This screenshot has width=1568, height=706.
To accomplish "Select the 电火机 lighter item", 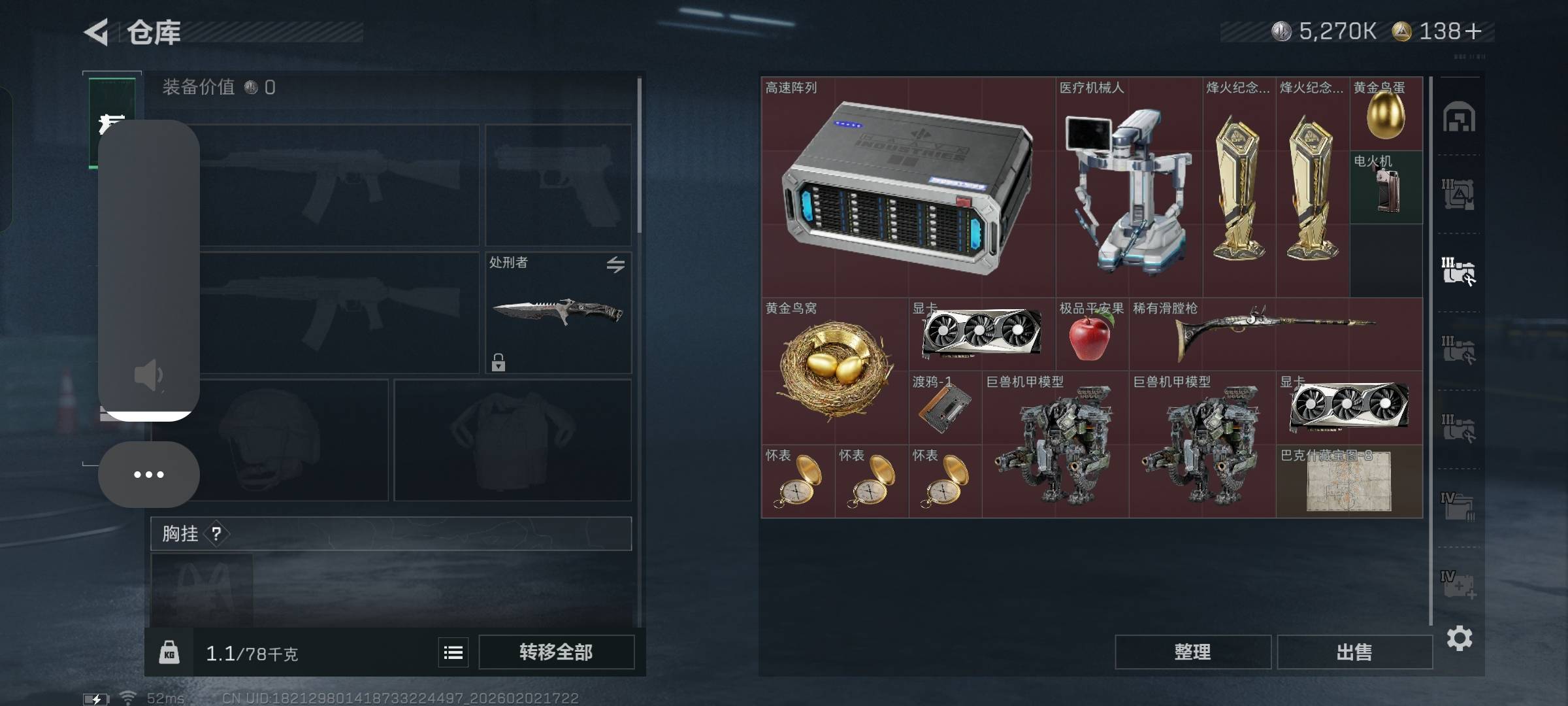I will coord(1386,188).
